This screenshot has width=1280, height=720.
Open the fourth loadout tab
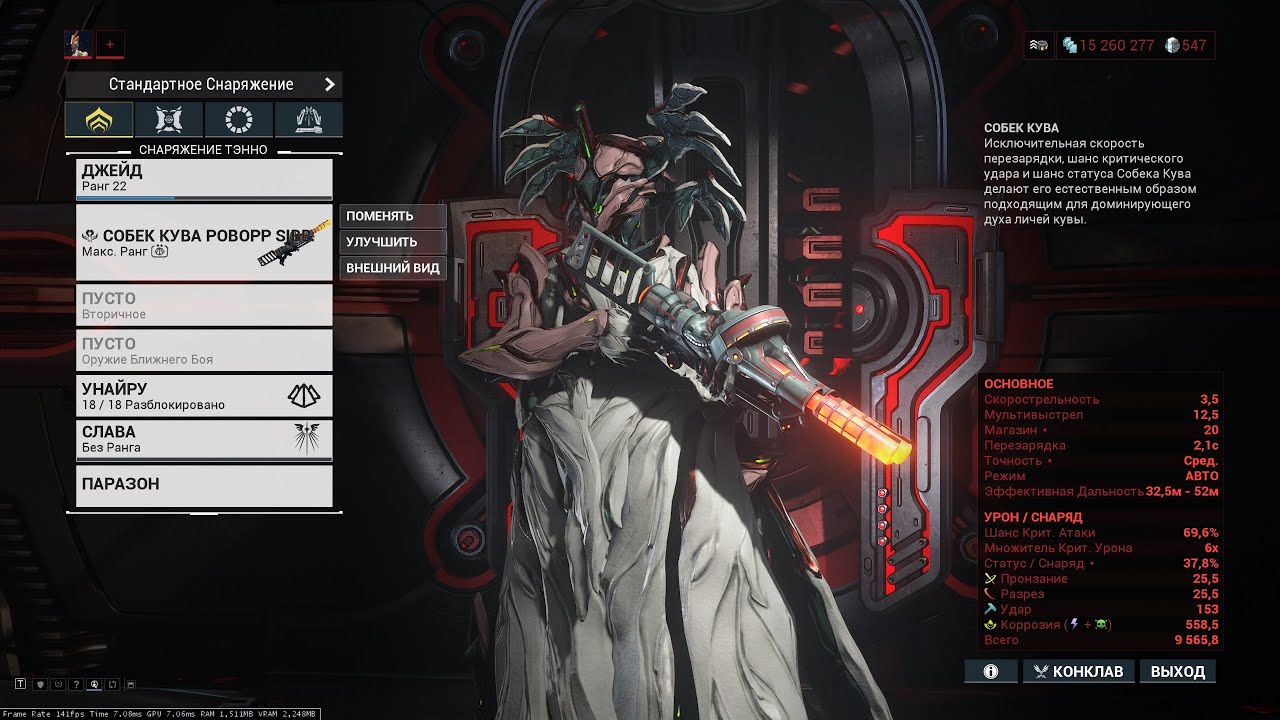point(309,120)
